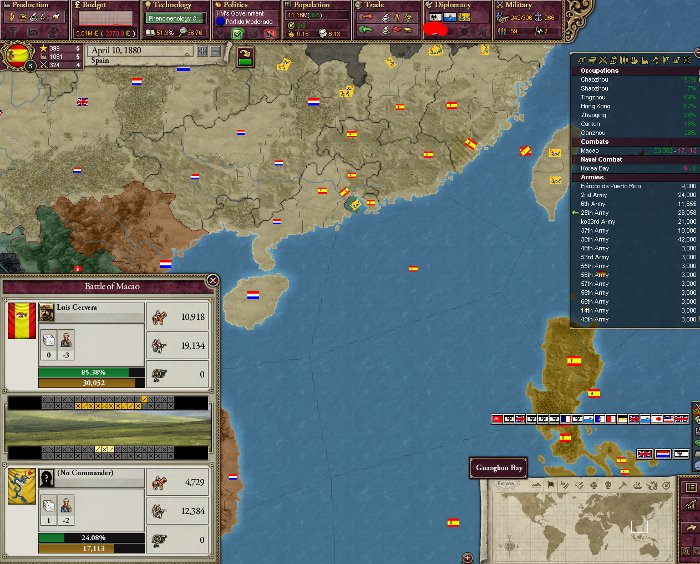Close the Battle of Macao window
This screenshot has height=564, width=700.
pyautogui.click(x=212, y=282)
